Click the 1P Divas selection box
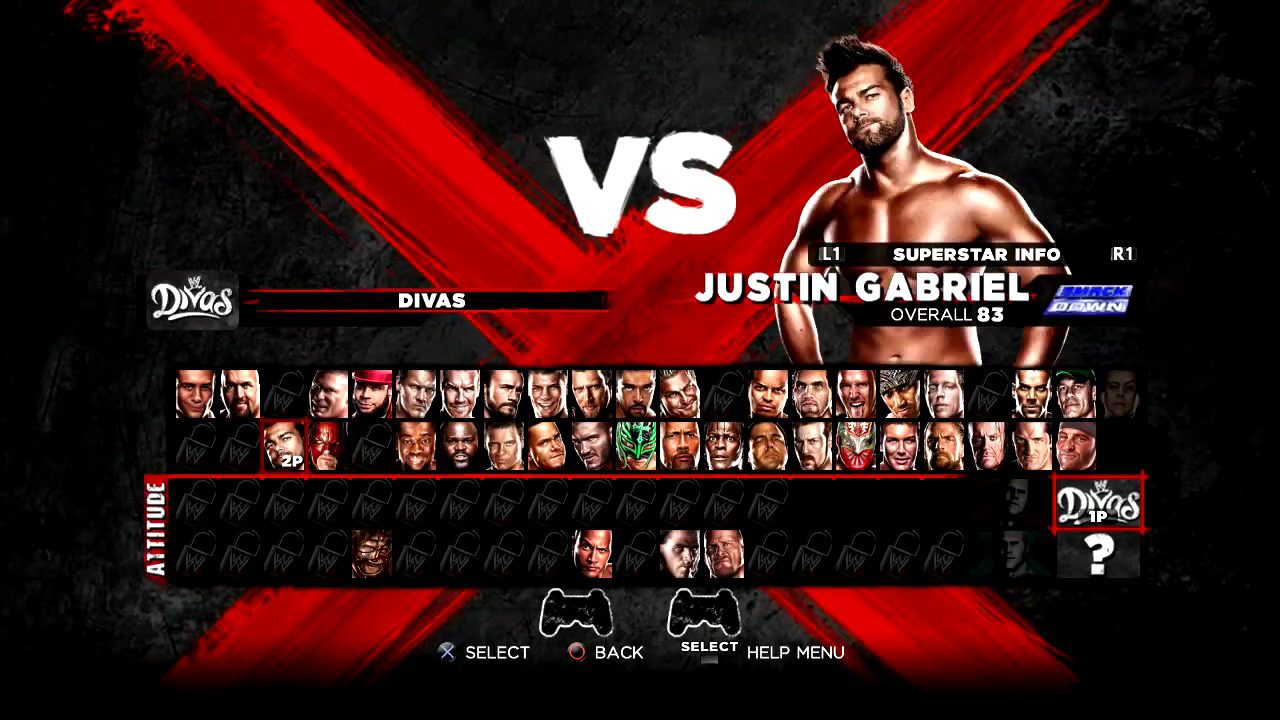This screenshot has height=720, width=1280. (1098, 502)
